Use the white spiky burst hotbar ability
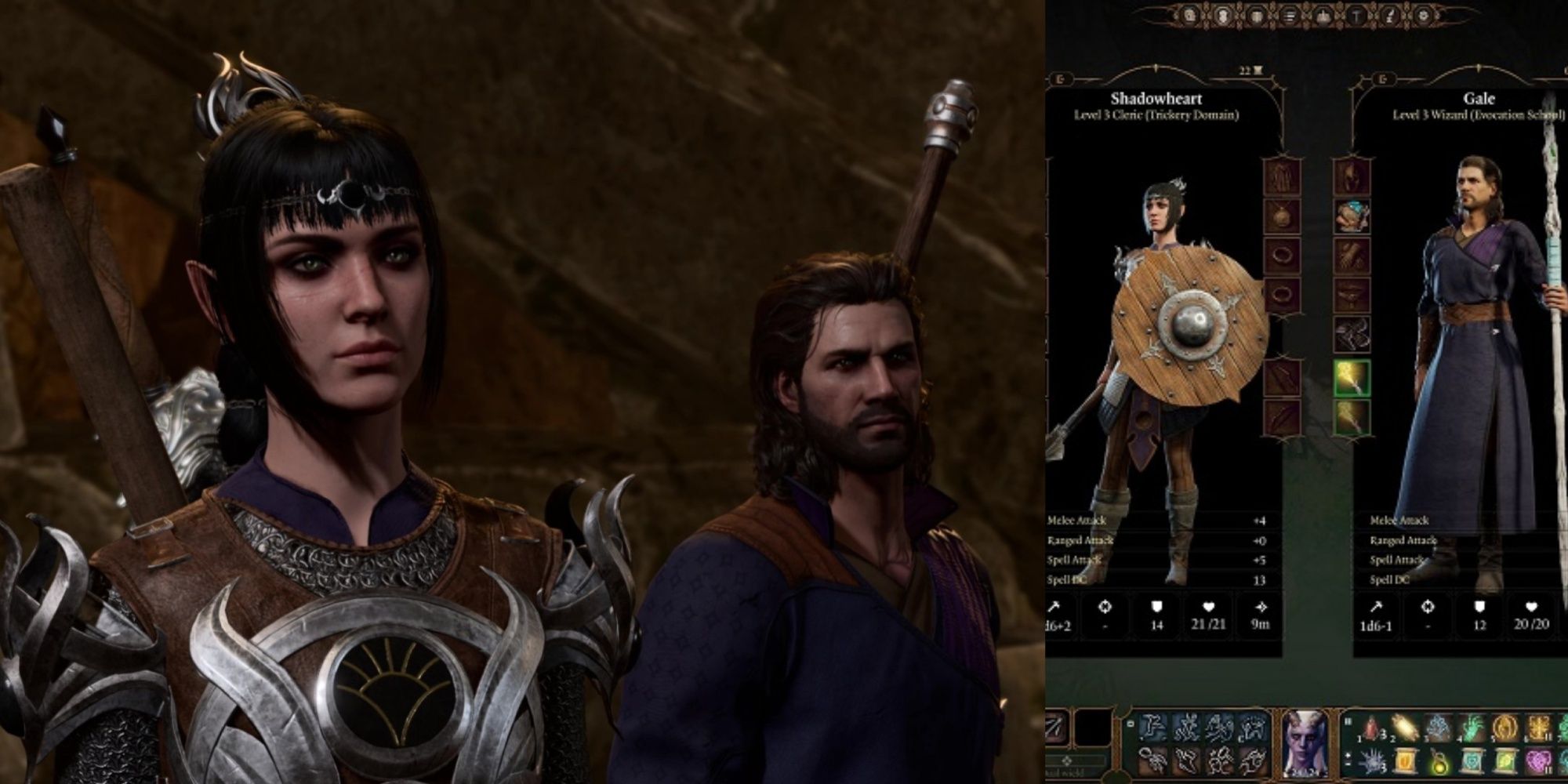1568x784 pixels. pyautogui.click(x=1373, y=760)
